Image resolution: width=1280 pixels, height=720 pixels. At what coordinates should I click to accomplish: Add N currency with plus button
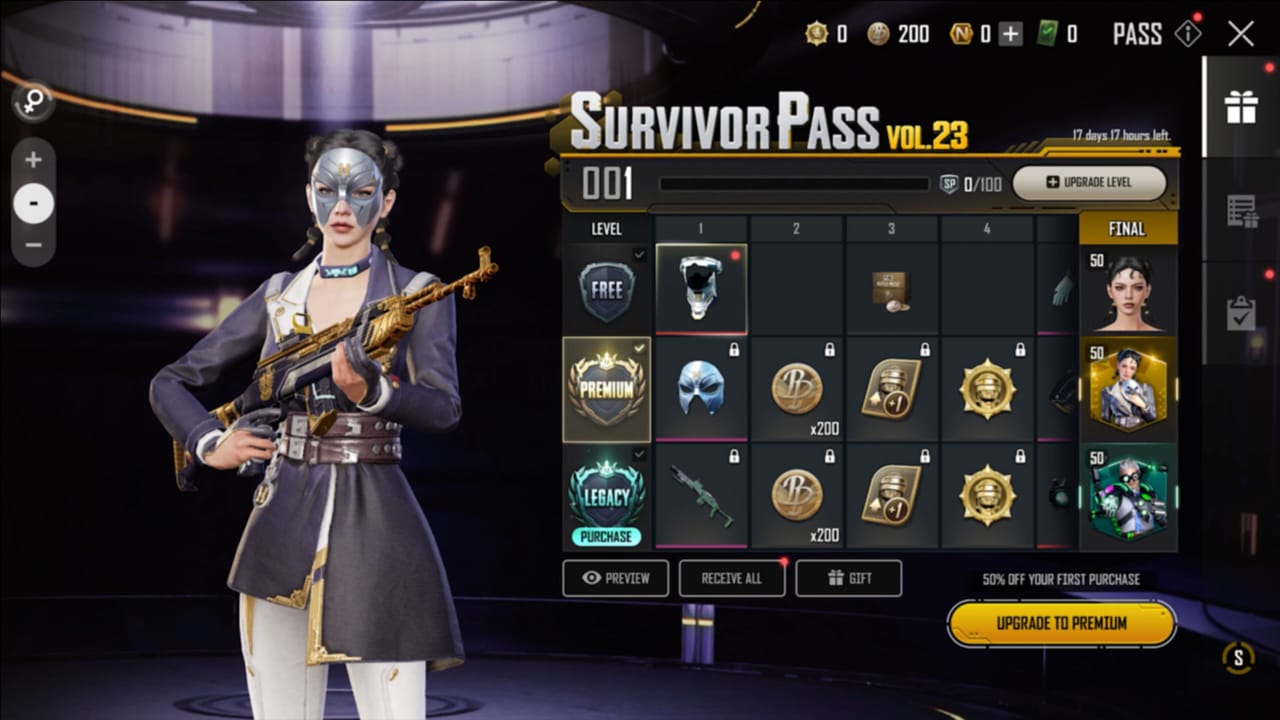point(1011,34)
